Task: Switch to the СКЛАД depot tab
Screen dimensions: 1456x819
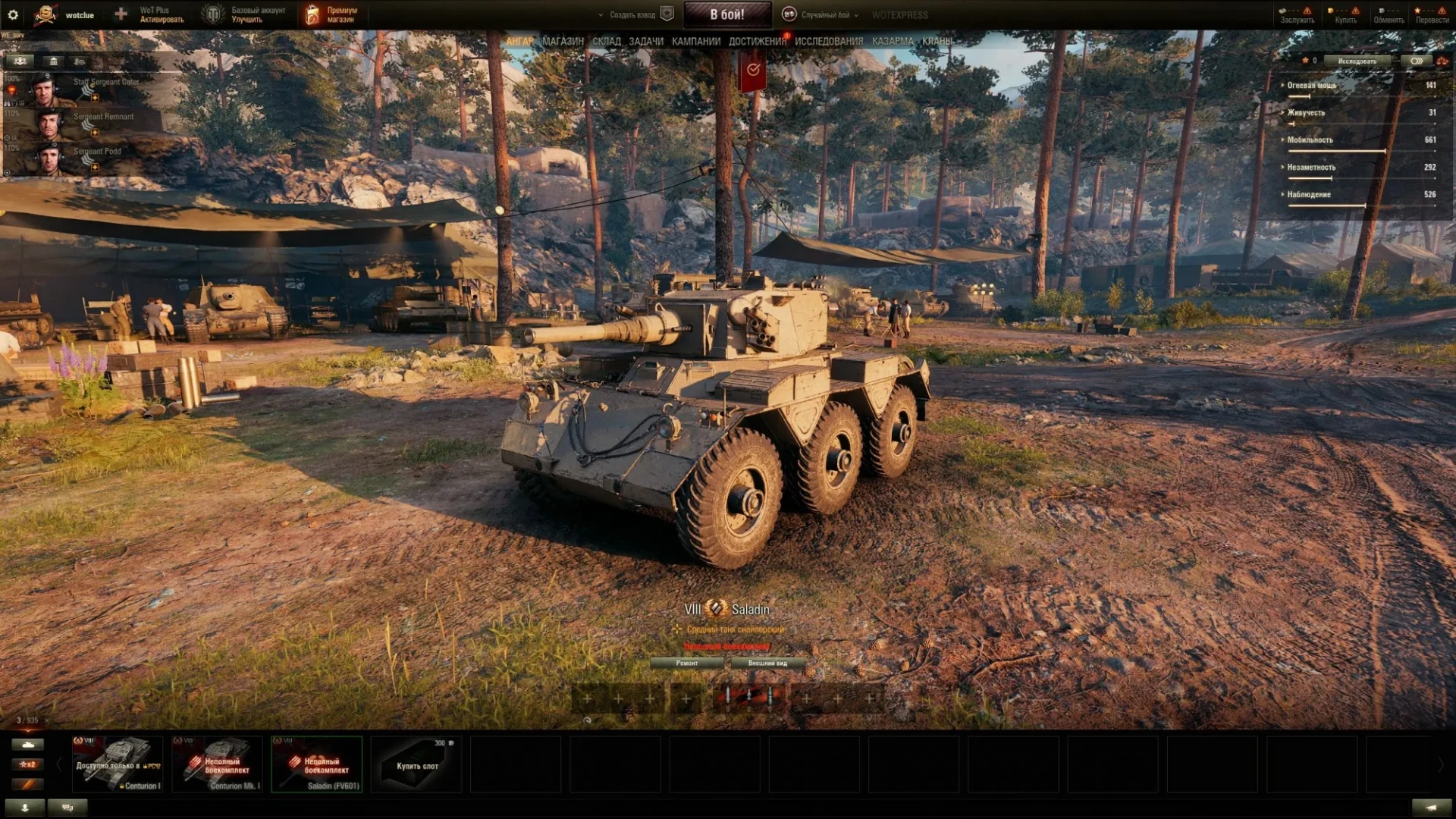Action: [606, 42]
